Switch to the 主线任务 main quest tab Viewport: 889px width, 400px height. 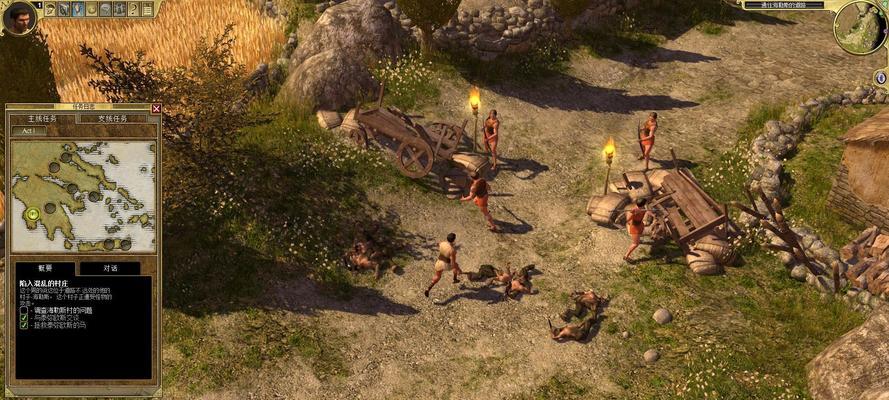(x=42, y=118)
